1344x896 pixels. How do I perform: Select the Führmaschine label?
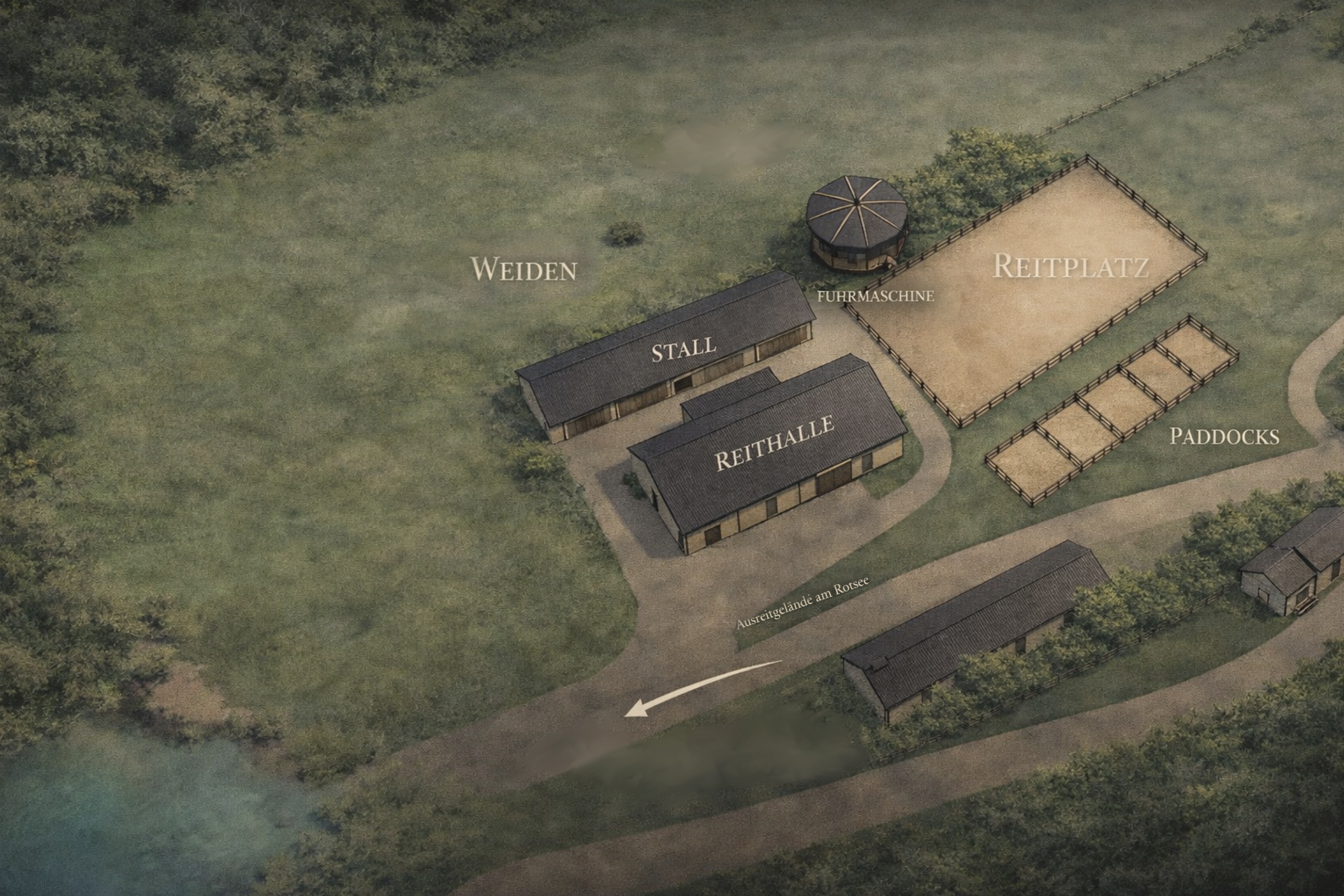875,296
